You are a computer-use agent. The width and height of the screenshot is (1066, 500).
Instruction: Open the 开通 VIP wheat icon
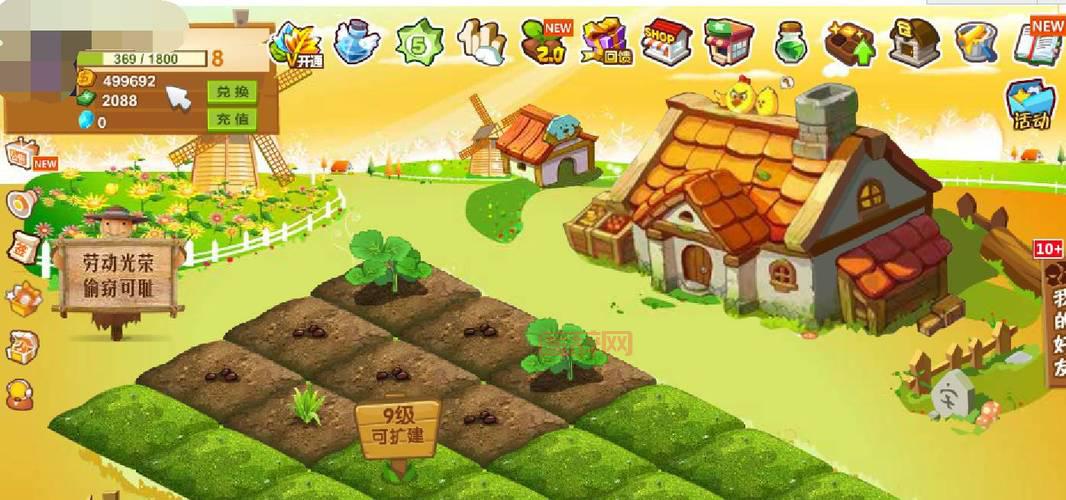coord(295,43)
